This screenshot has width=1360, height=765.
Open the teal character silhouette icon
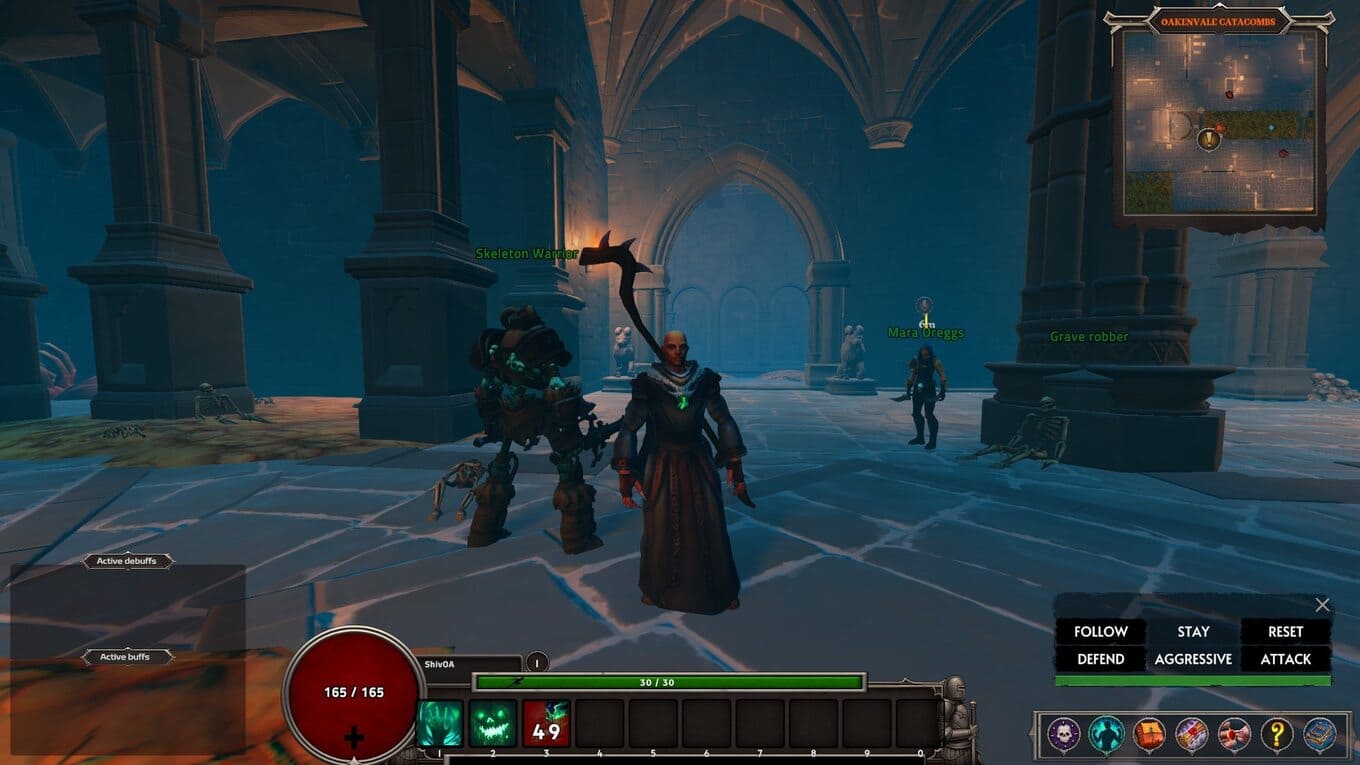tap(1105, 735)
